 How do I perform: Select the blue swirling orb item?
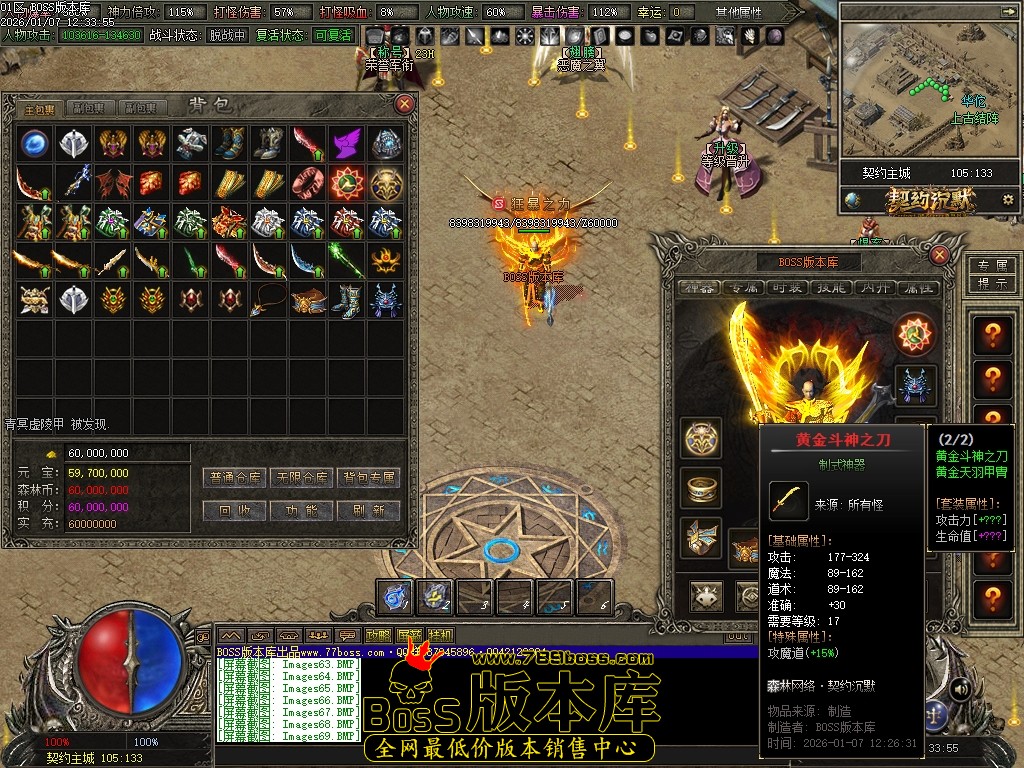[x=35, y=143]
